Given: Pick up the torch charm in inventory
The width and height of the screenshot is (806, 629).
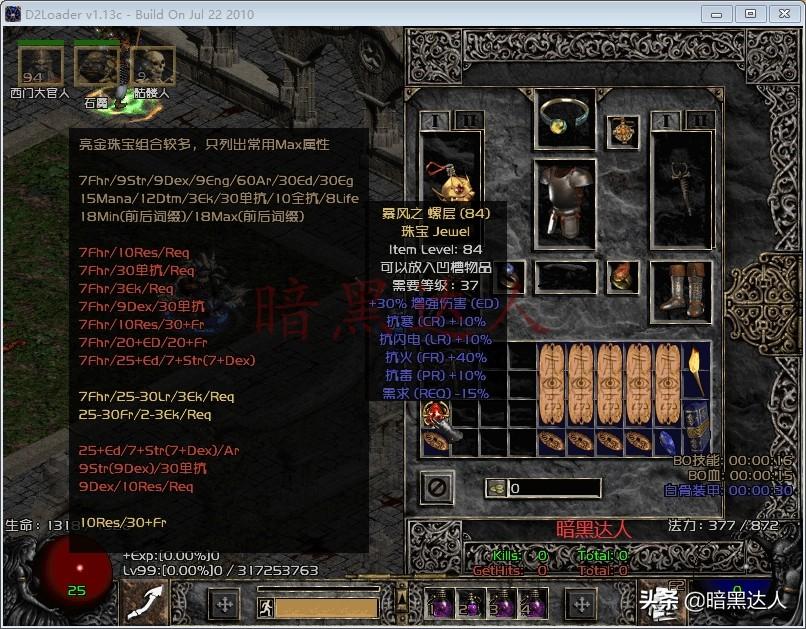Looking at the screenshot, I should pos(694,371).
